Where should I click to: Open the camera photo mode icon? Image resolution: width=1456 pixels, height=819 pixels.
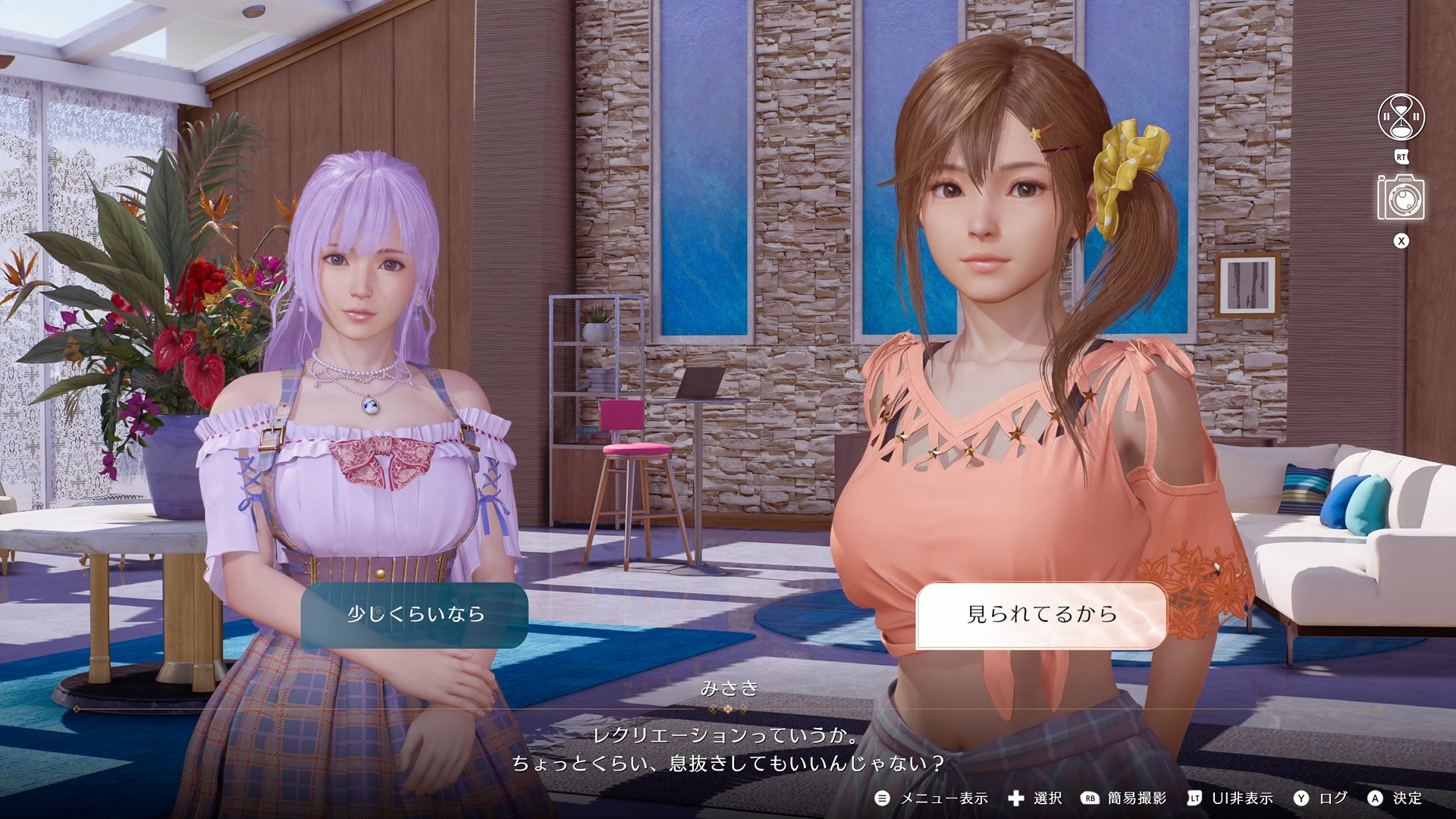[1401, 199]
